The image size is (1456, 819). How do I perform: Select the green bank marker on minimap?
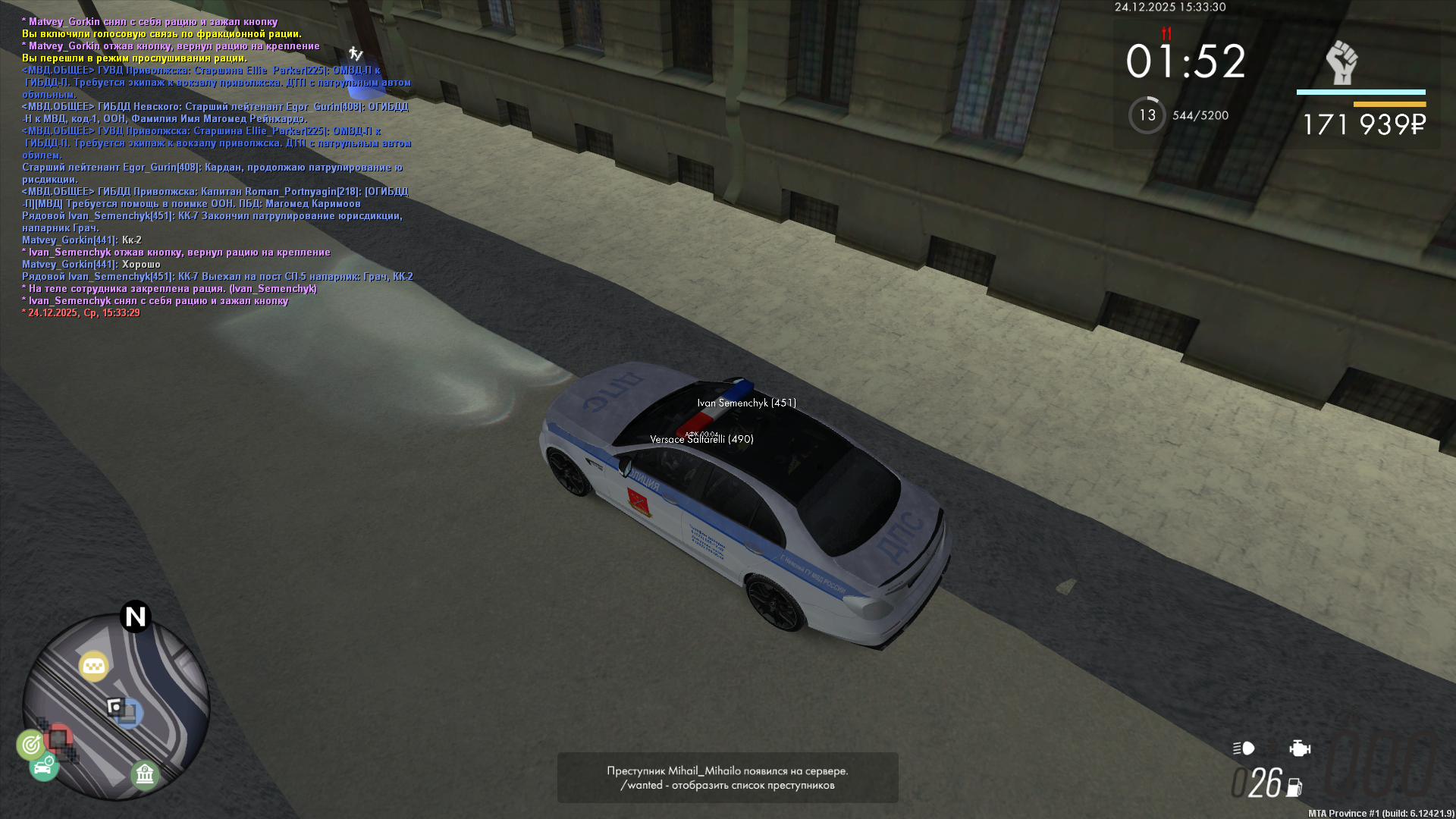coord(144,774)
